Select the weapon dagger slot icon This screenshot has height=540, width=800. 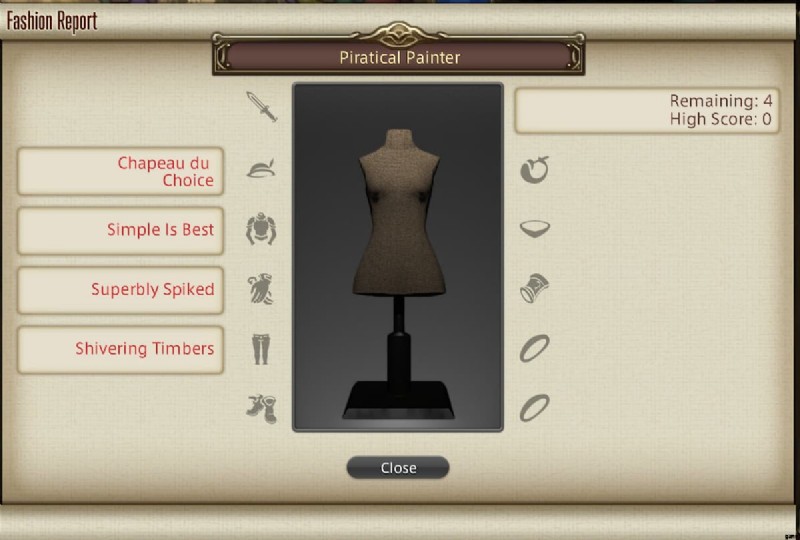click(x=262, y=107)
